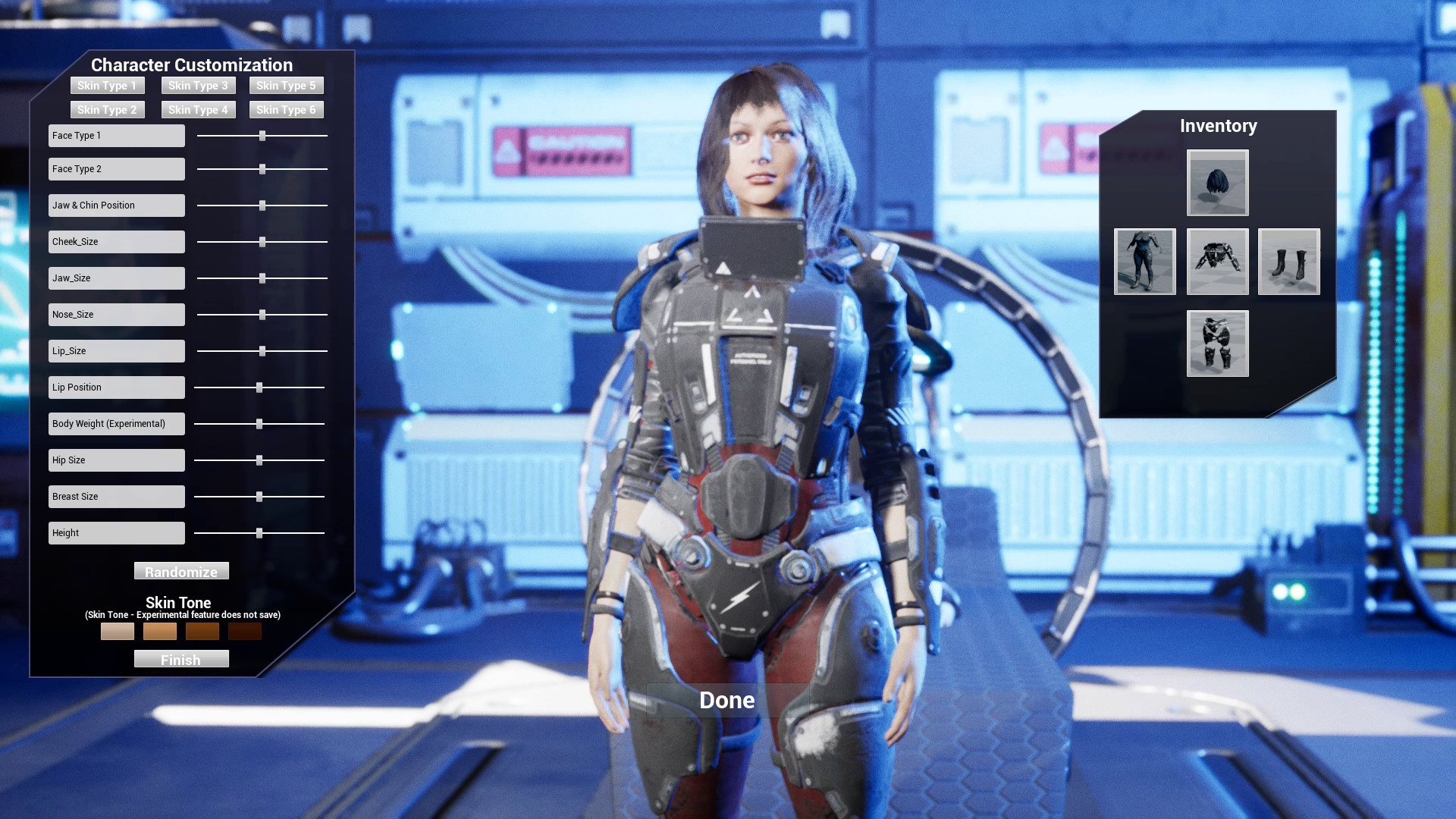Enable Skin Type 4
1456x819 pixels.
(198, 109)
